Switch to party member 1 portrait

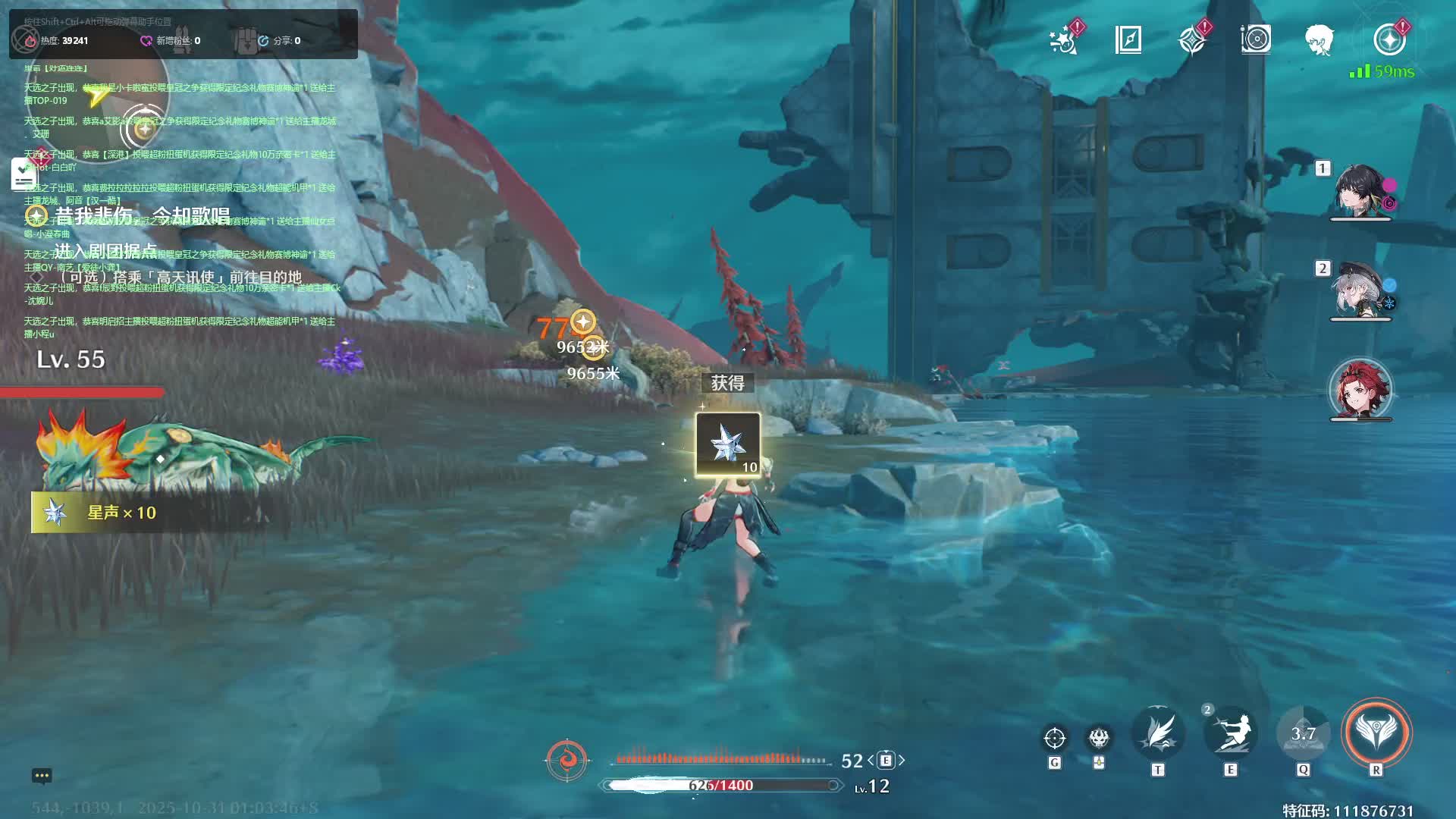point(1359,191)
